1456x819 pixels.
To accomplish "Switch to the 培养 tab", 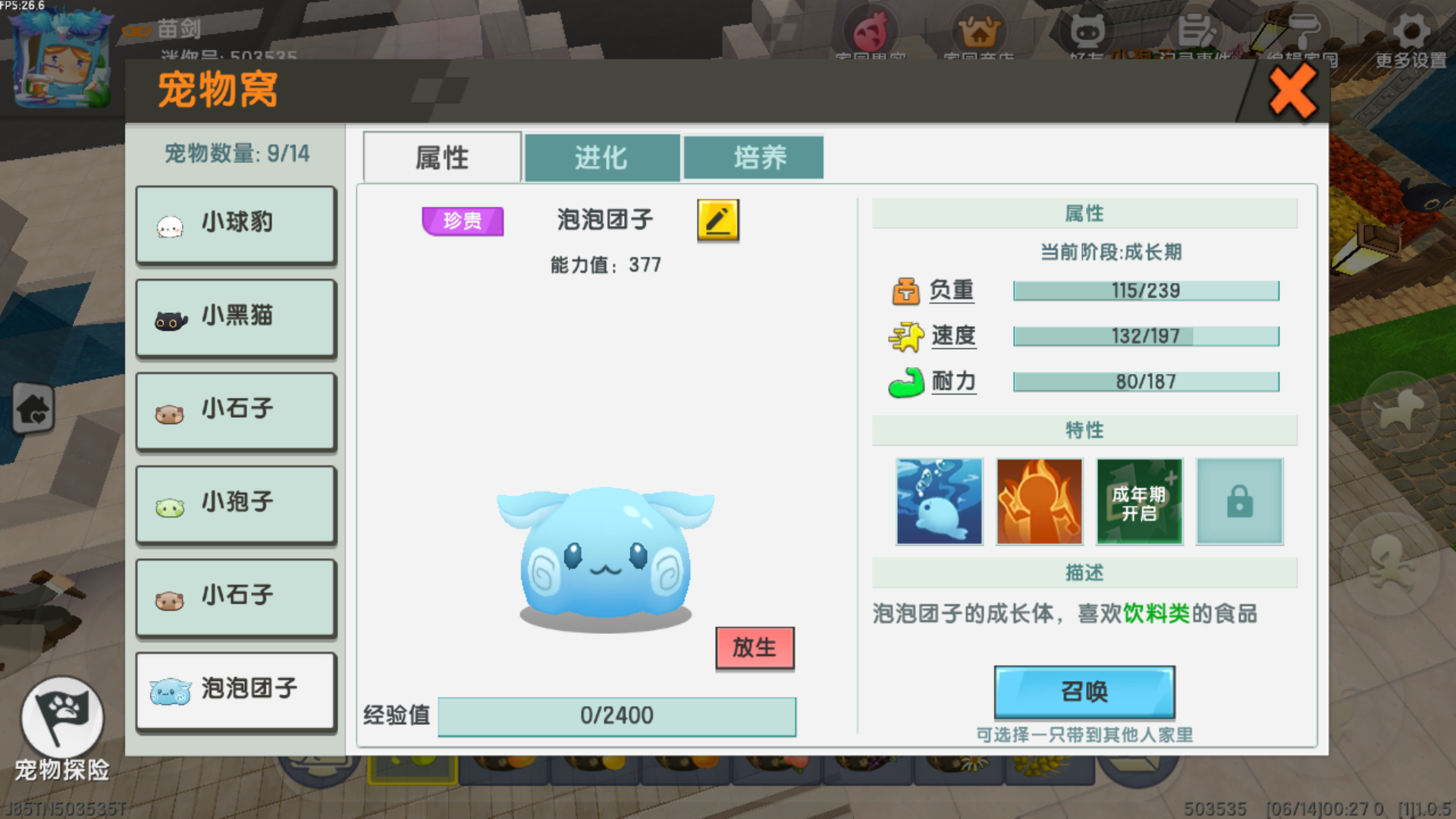I will (x=754, y=157).
